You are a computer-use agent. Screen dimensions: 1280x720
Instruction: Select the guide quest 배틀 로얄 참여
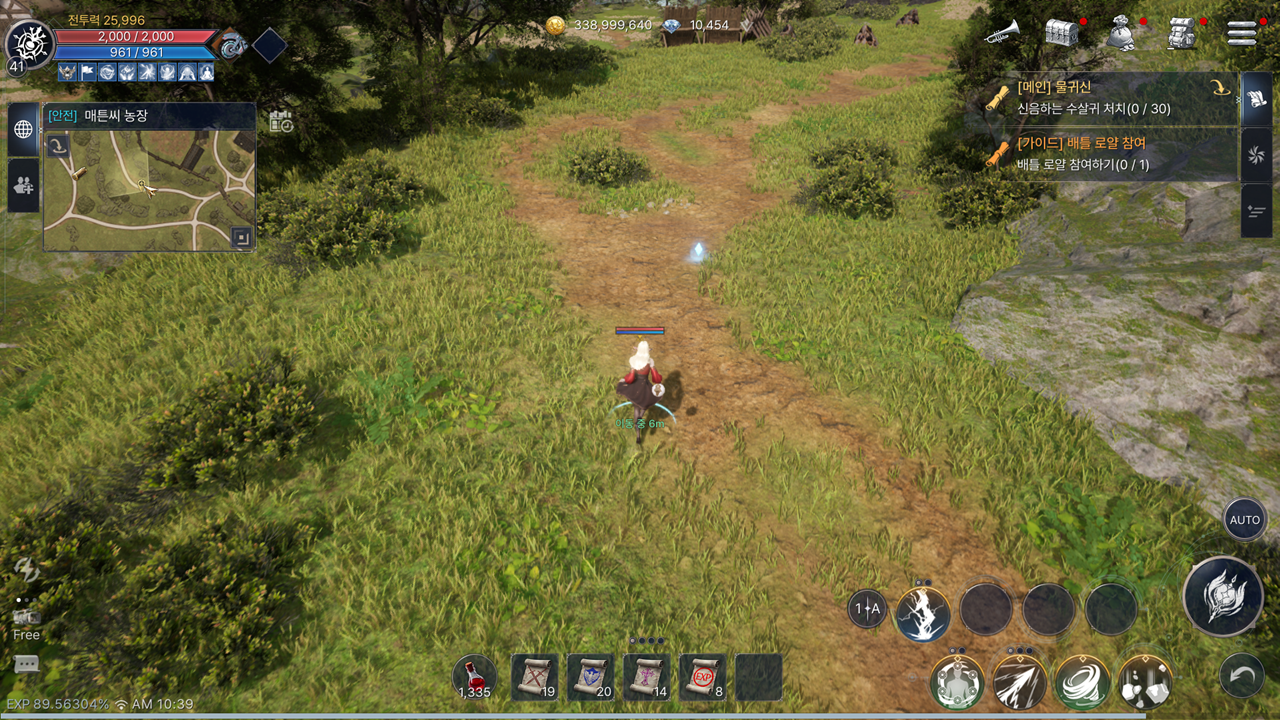pos(1108,154)
